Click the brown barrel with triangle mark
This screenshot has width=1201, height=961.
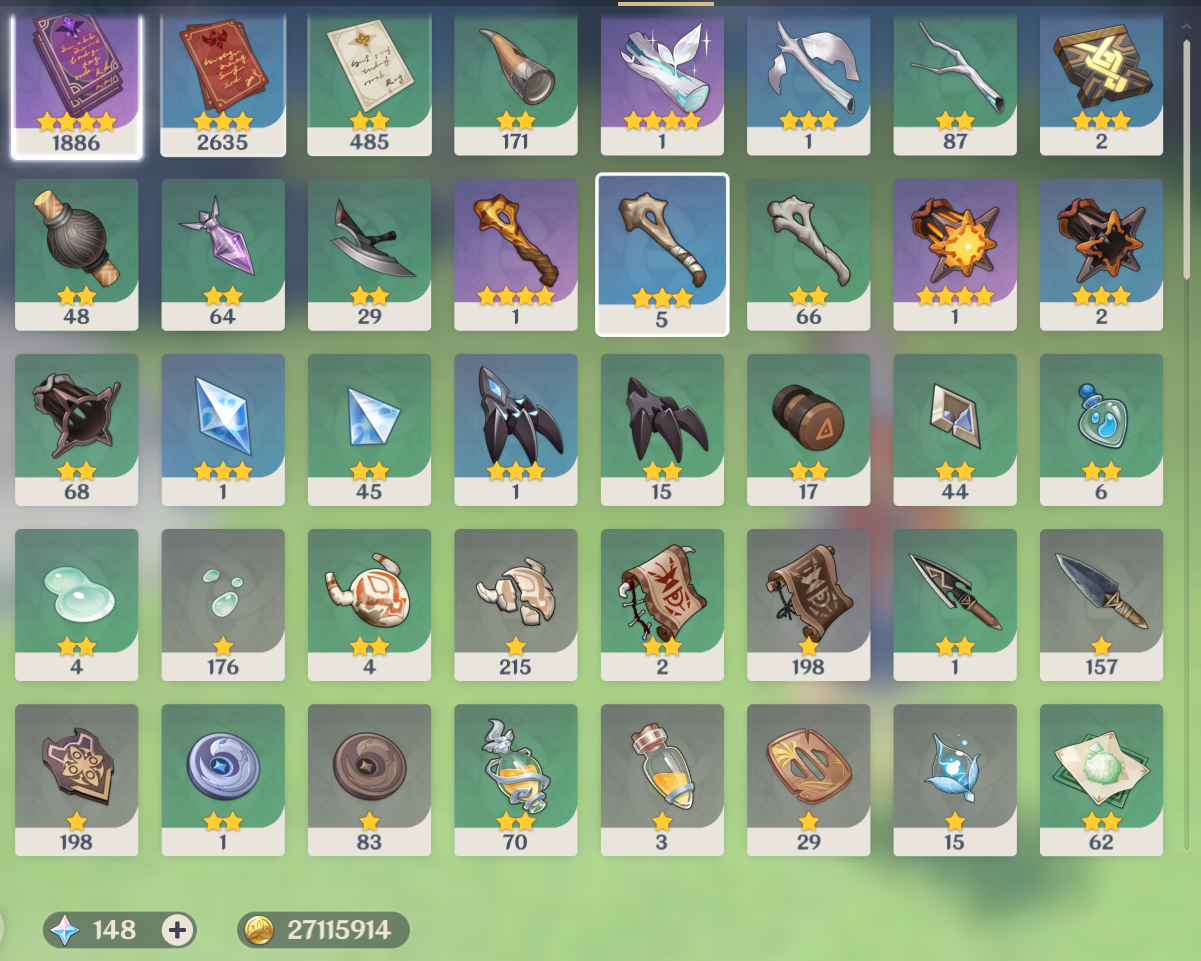808,429
